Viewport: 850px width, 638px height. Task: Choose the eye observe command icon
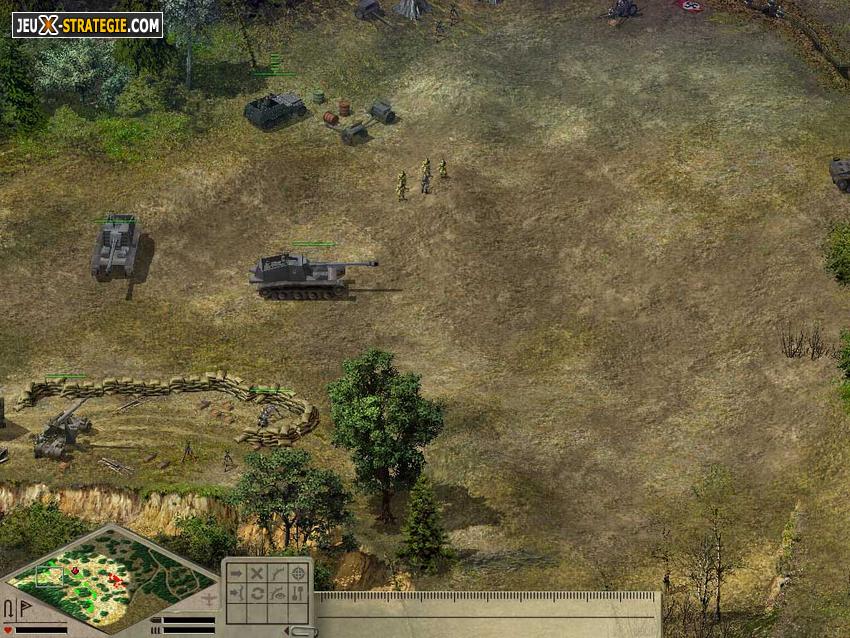277,594
